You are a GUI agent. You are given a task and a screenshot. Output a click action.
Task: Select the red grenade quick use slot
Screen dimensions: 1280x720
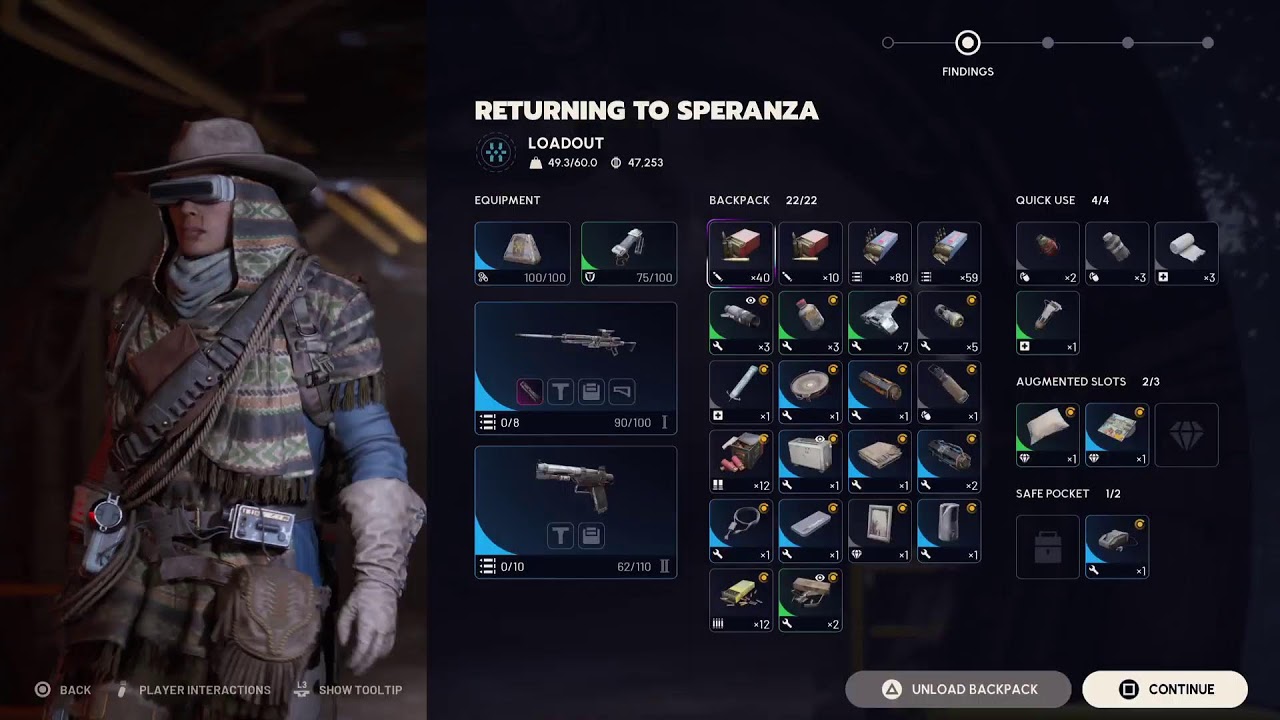(1047, 254)
